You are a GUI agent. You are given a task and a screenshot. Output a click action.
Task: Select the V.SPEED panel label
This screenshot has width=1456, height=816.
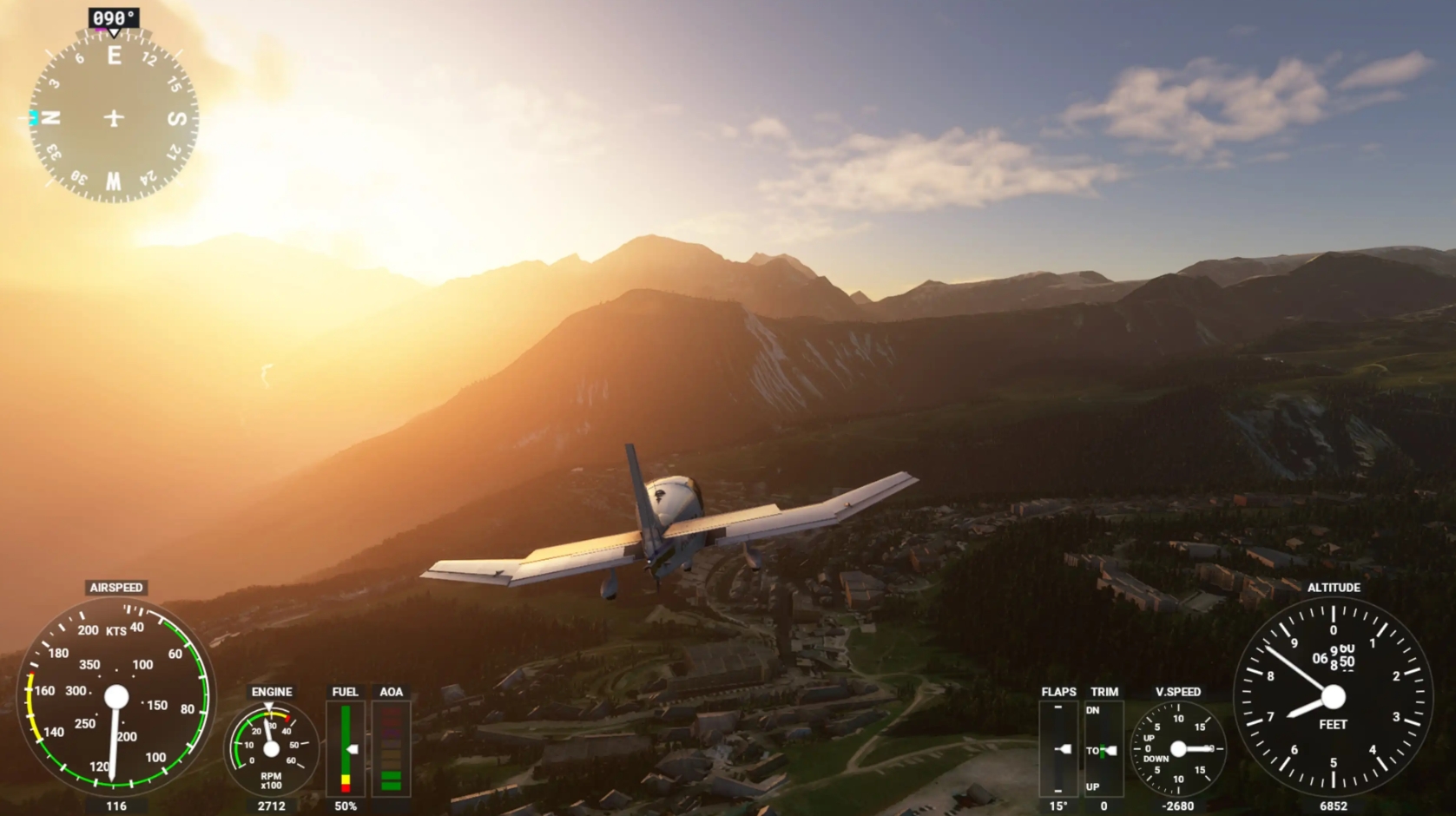tap(1176, 692)
